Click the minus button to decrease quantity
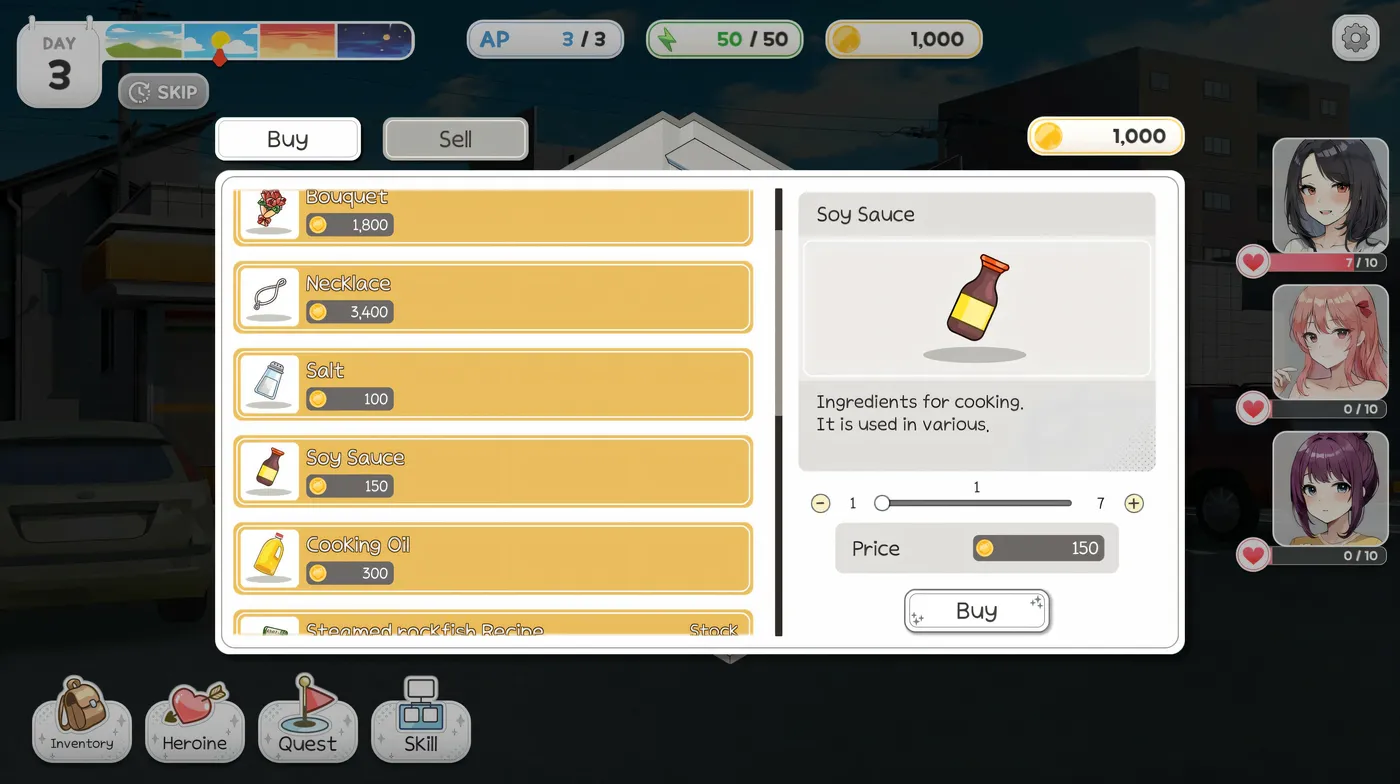 820,503
